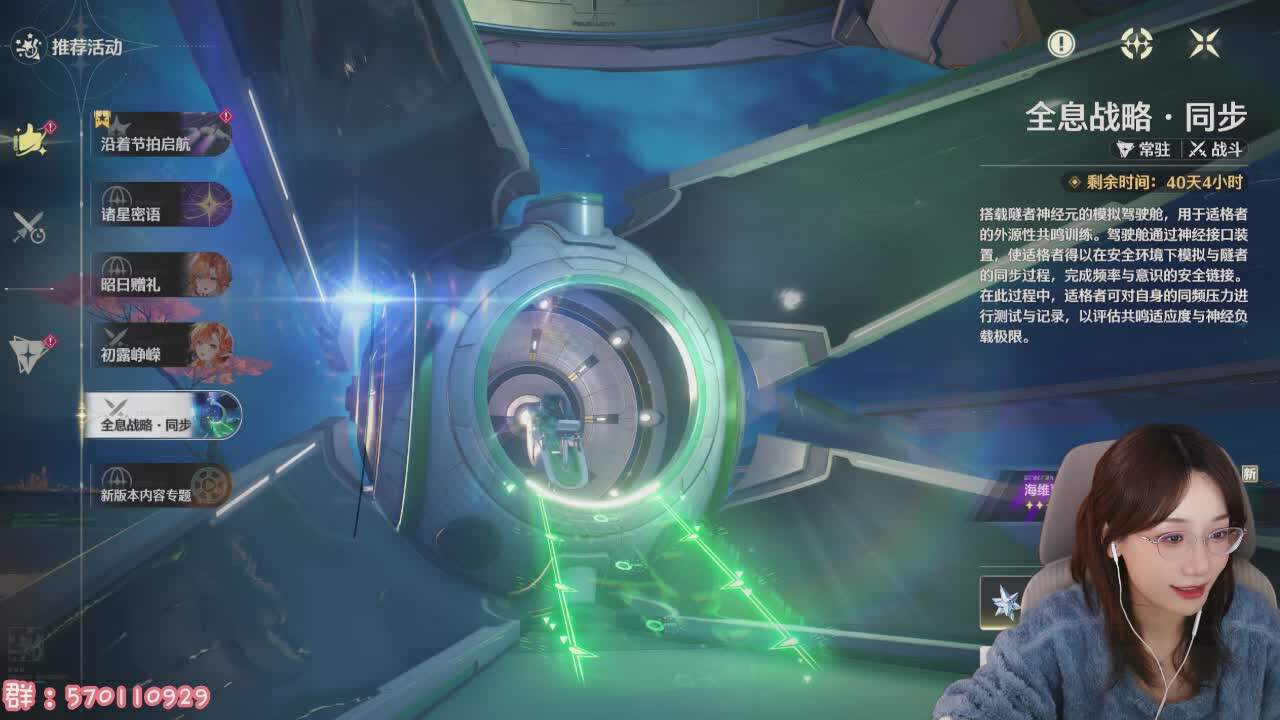Click the round crosshair icon at top right
The image size is (1280, 720).
1136,43
